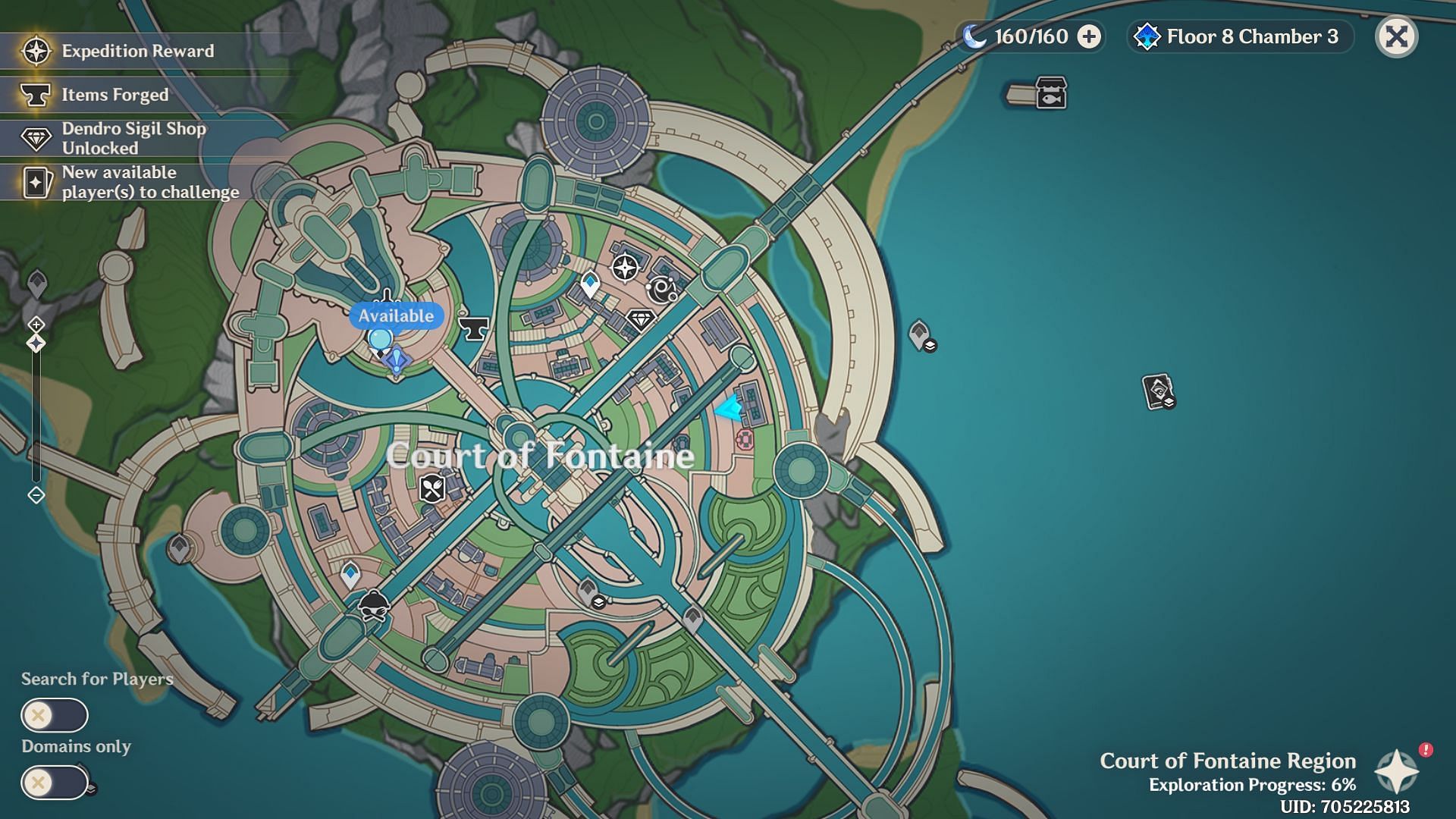Click the blacksmith anvil map marker
Image resolution: width=1456 pixels, height=819 pixels.
pyautogui.click(x=474, y=328)
